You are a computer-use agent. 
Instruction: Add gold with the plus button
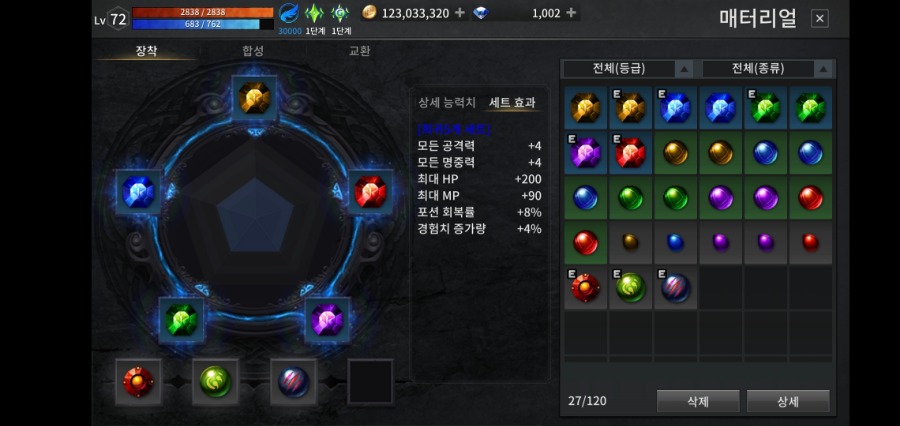459,13
